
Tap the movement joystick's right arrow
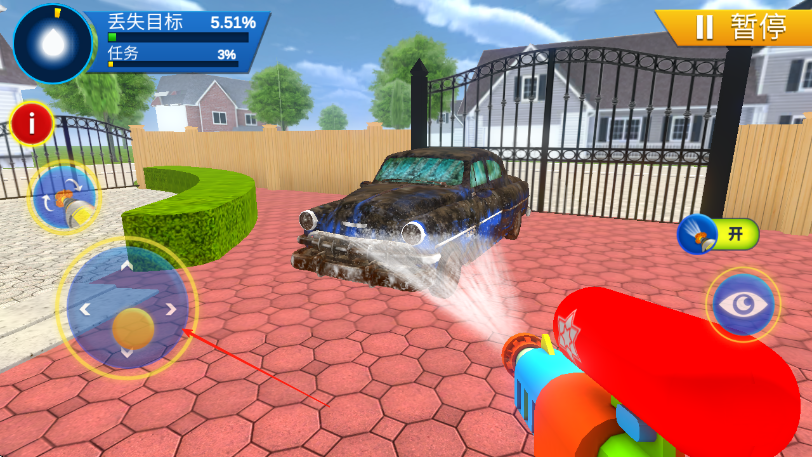[171, 309]
